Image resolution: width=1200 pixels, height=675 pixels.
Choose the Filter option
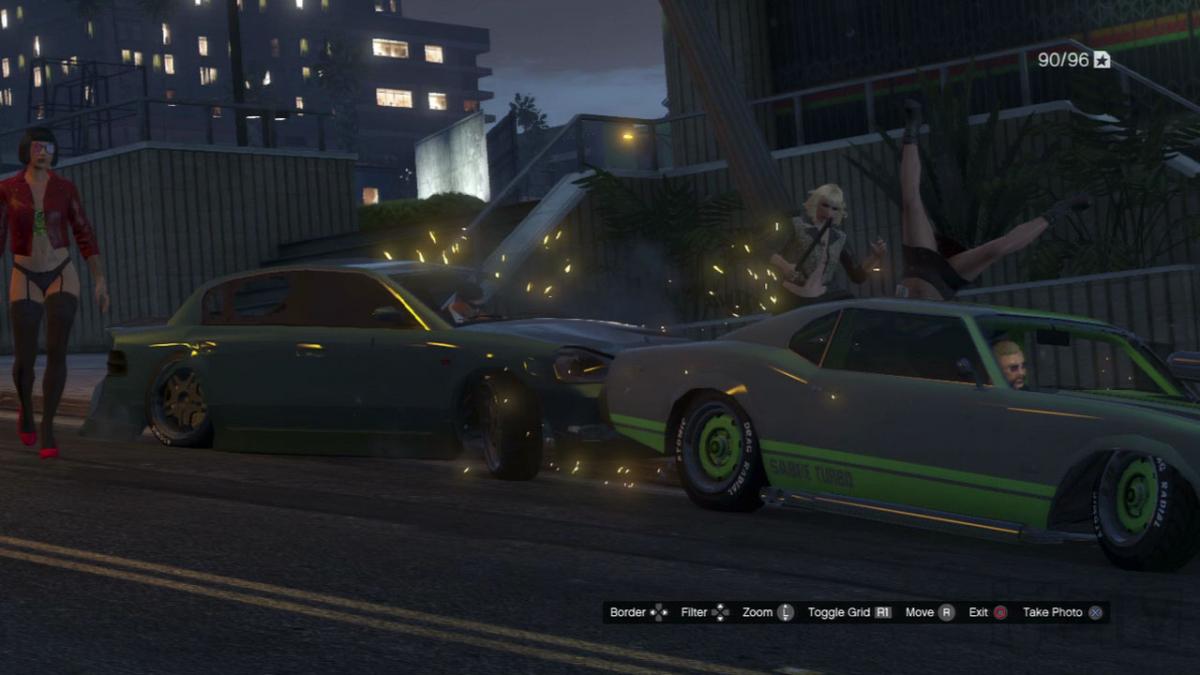(704, 612)
